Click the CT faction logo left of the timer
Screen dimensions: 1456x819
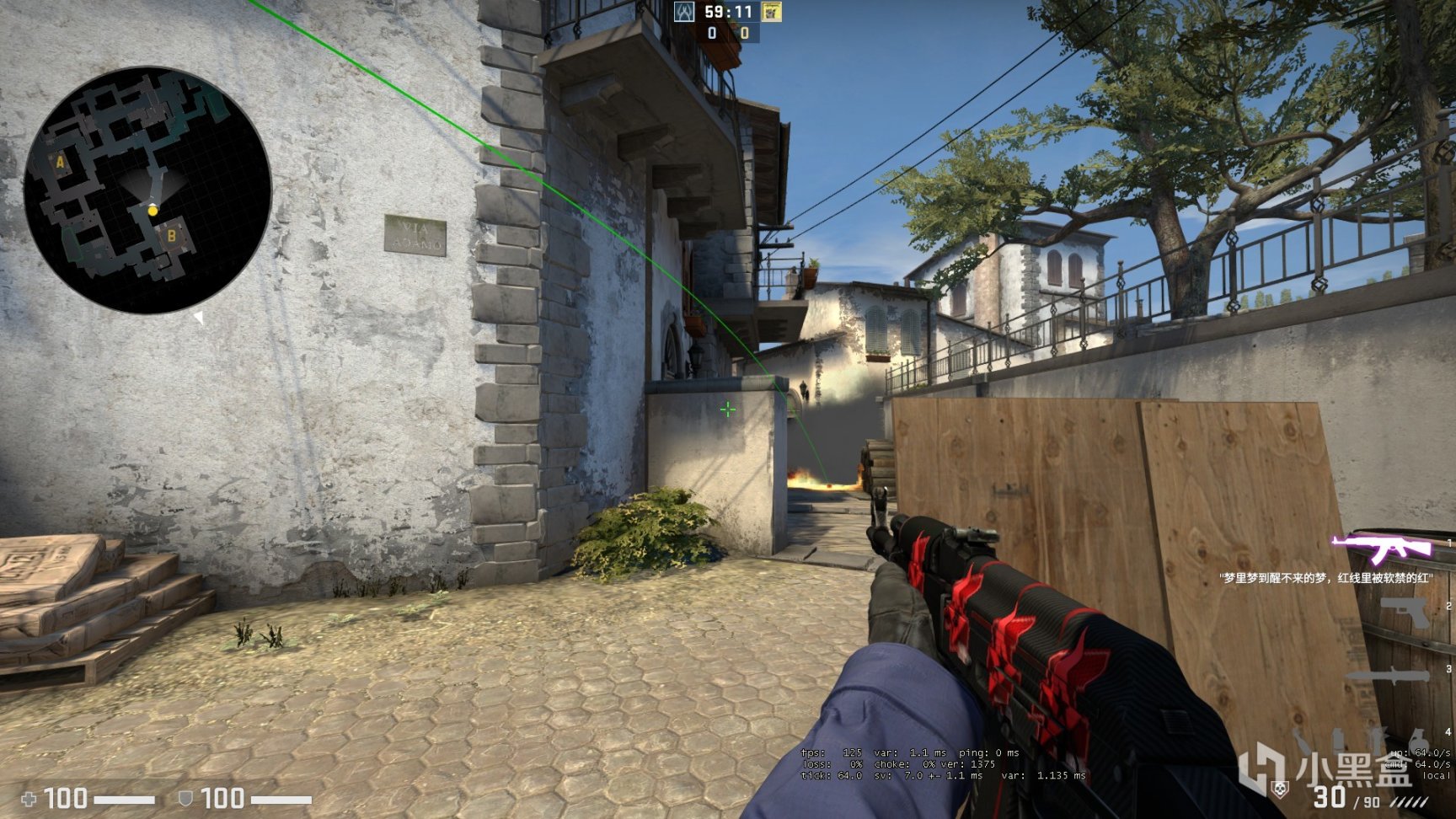[x=683, y=11]
